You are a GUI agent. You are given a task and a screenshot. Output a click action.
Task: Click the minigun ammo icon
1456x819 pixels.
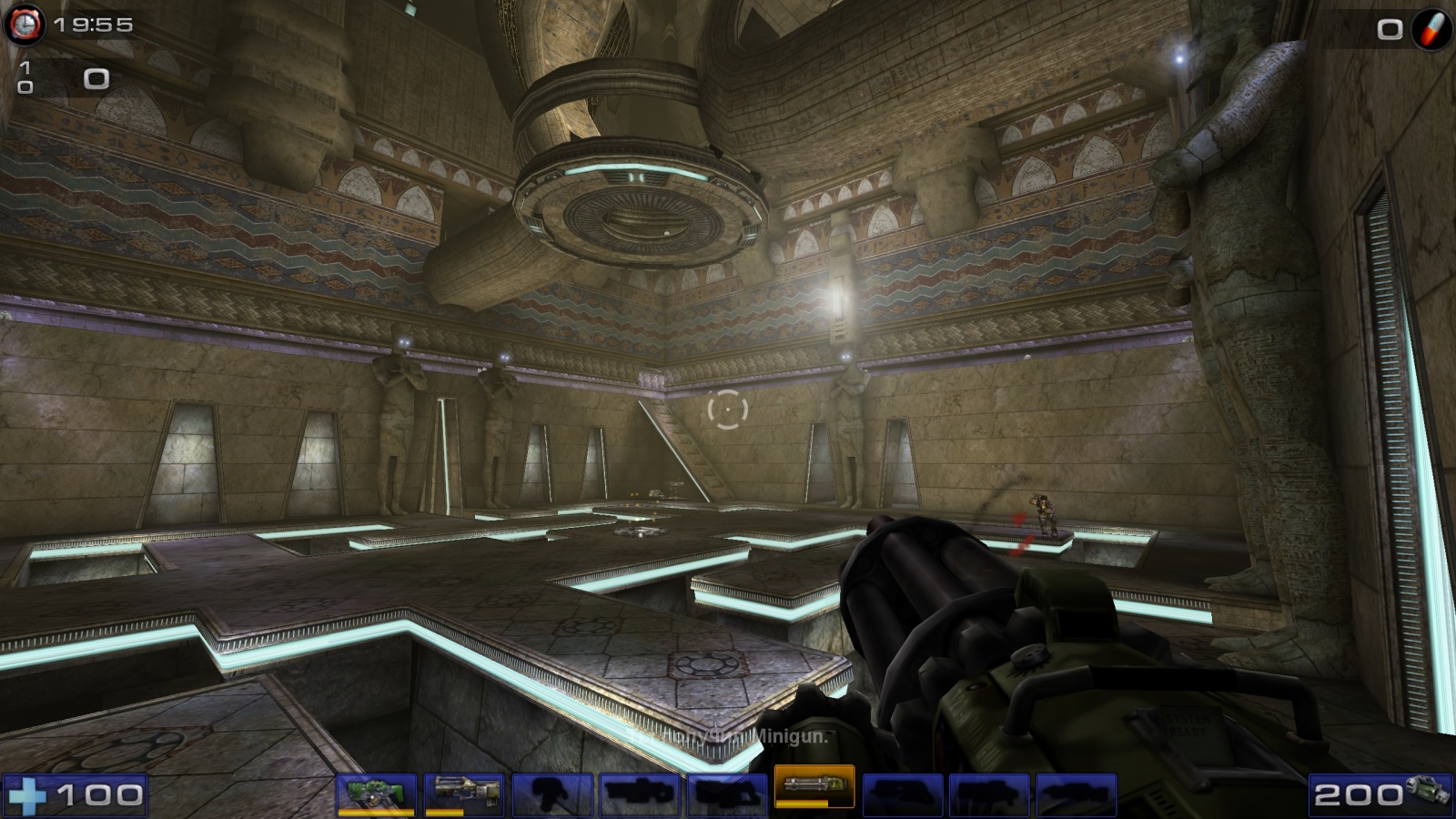click(x=1427, y=791)
